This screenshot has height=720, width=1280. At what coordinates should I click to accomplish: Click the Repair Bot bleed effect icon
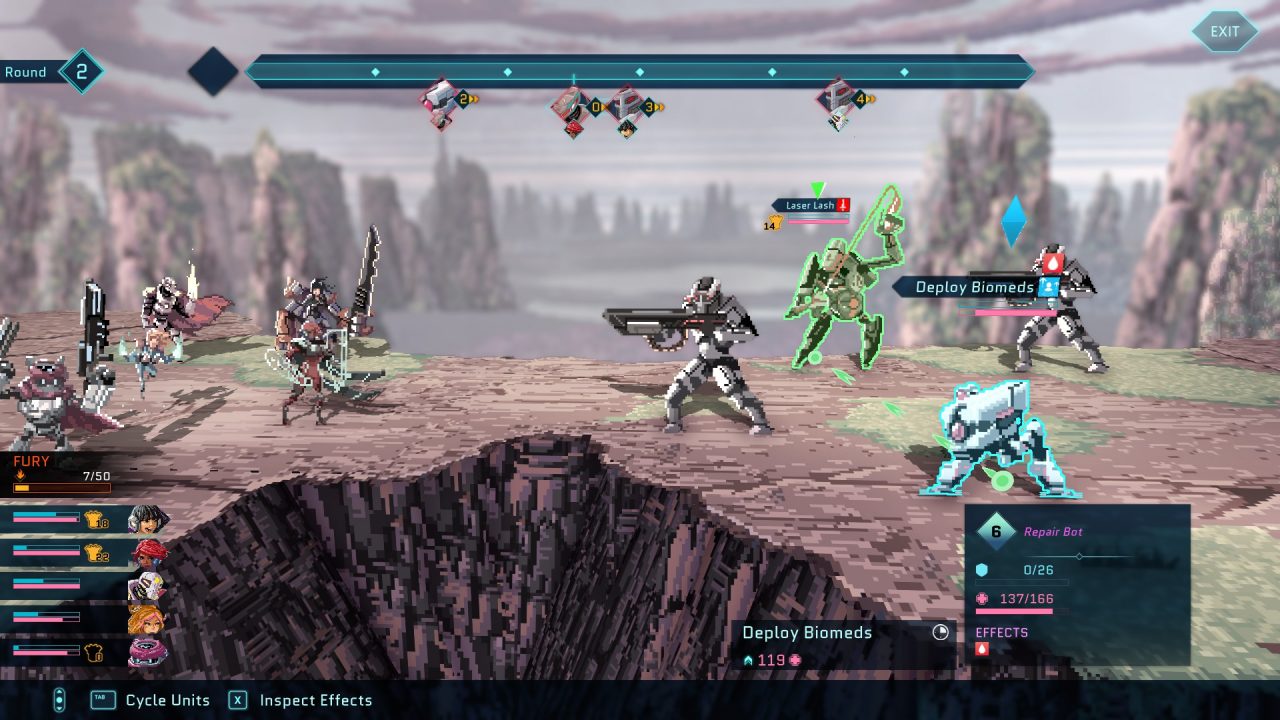[982, 649]
